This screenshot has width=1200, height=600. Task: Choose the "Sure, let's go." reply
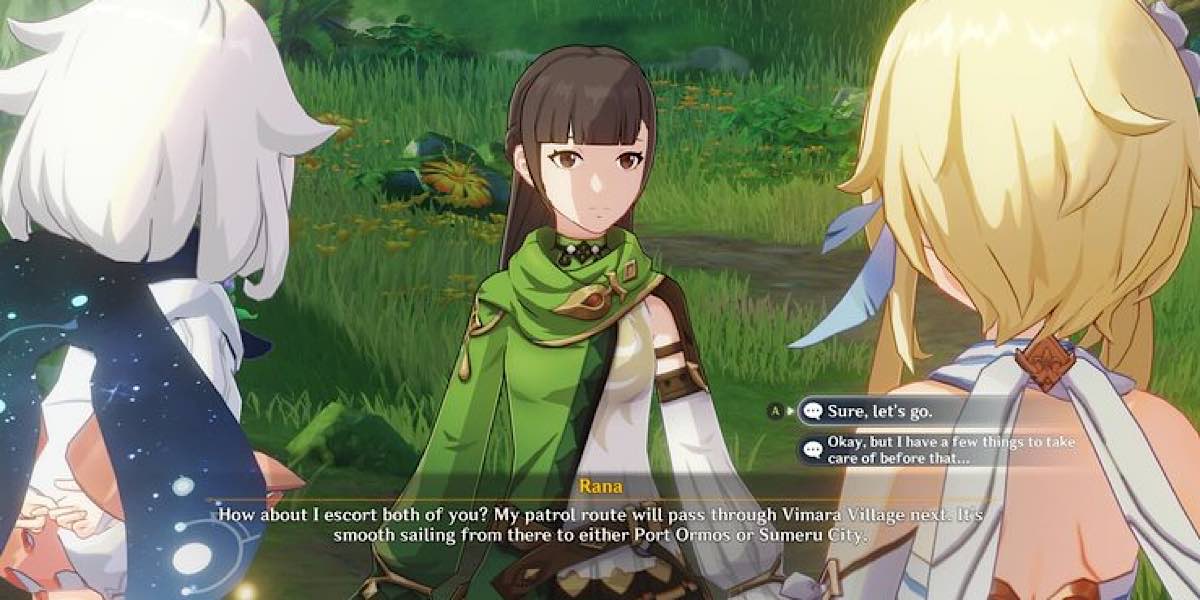click(880, 410)
